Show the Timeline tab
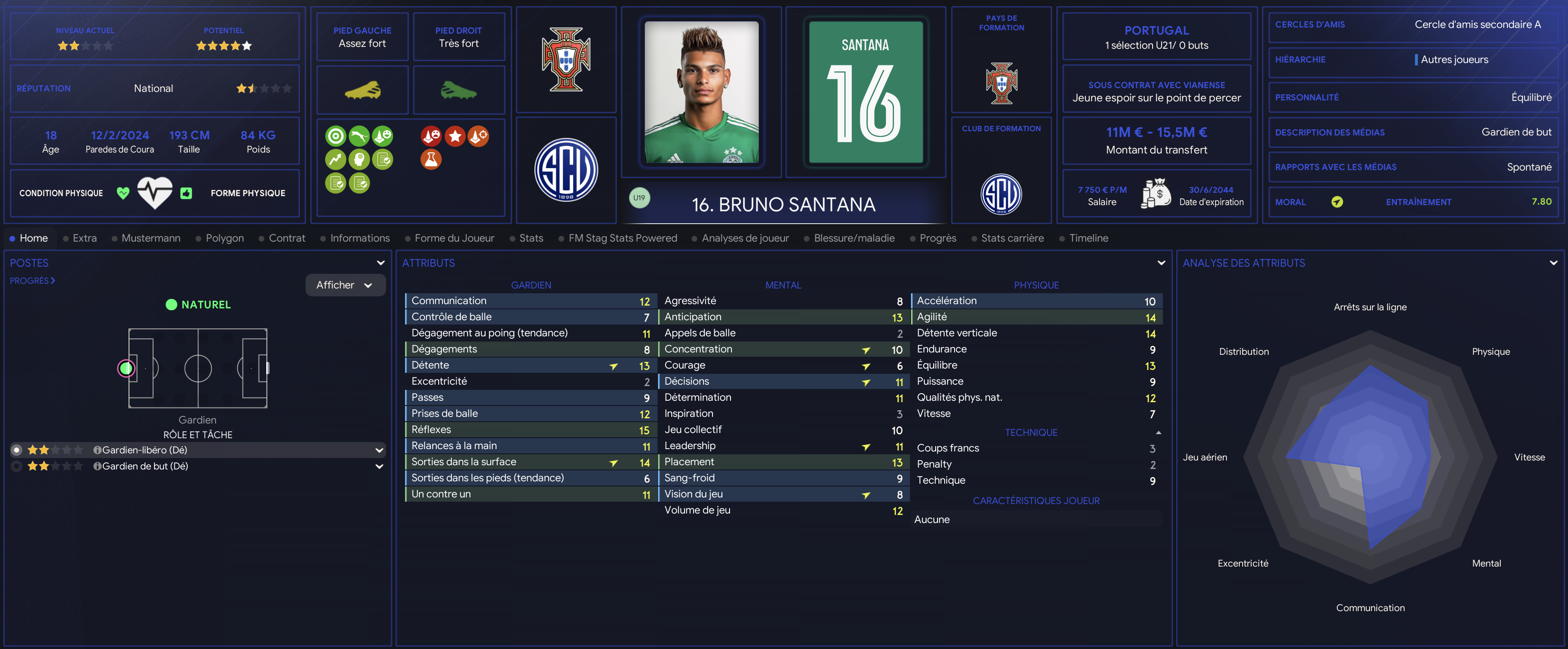The image size is (1568, 649). [1088, 238]
